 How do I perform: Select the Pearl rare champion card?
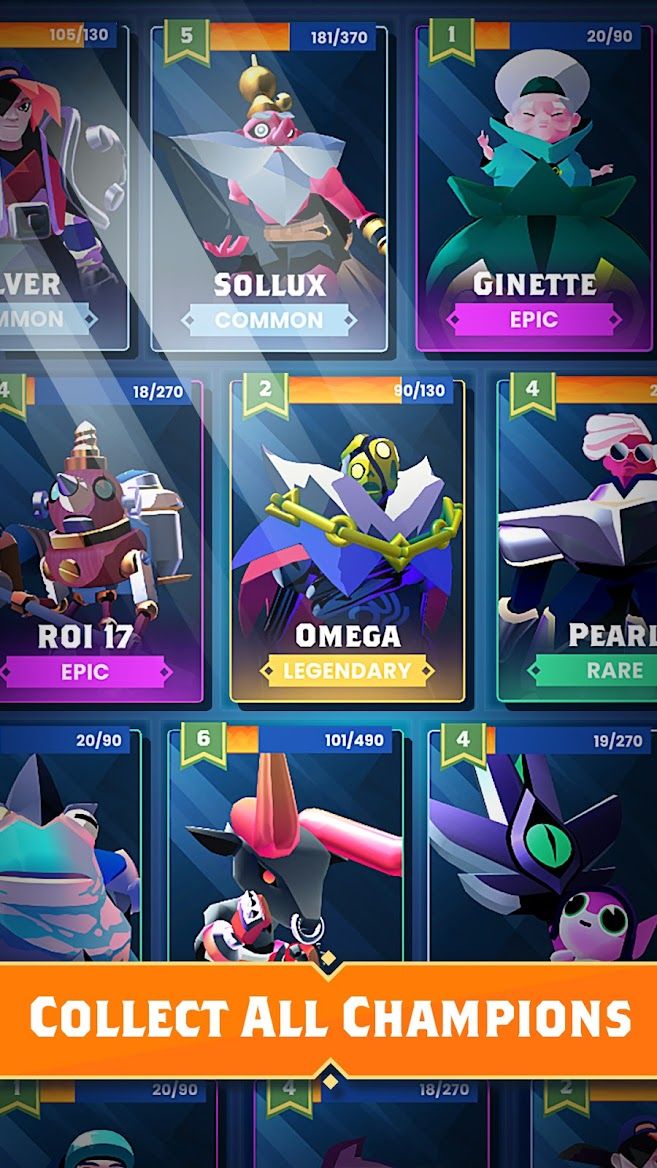pyautogui.click(x=580, y=540)
